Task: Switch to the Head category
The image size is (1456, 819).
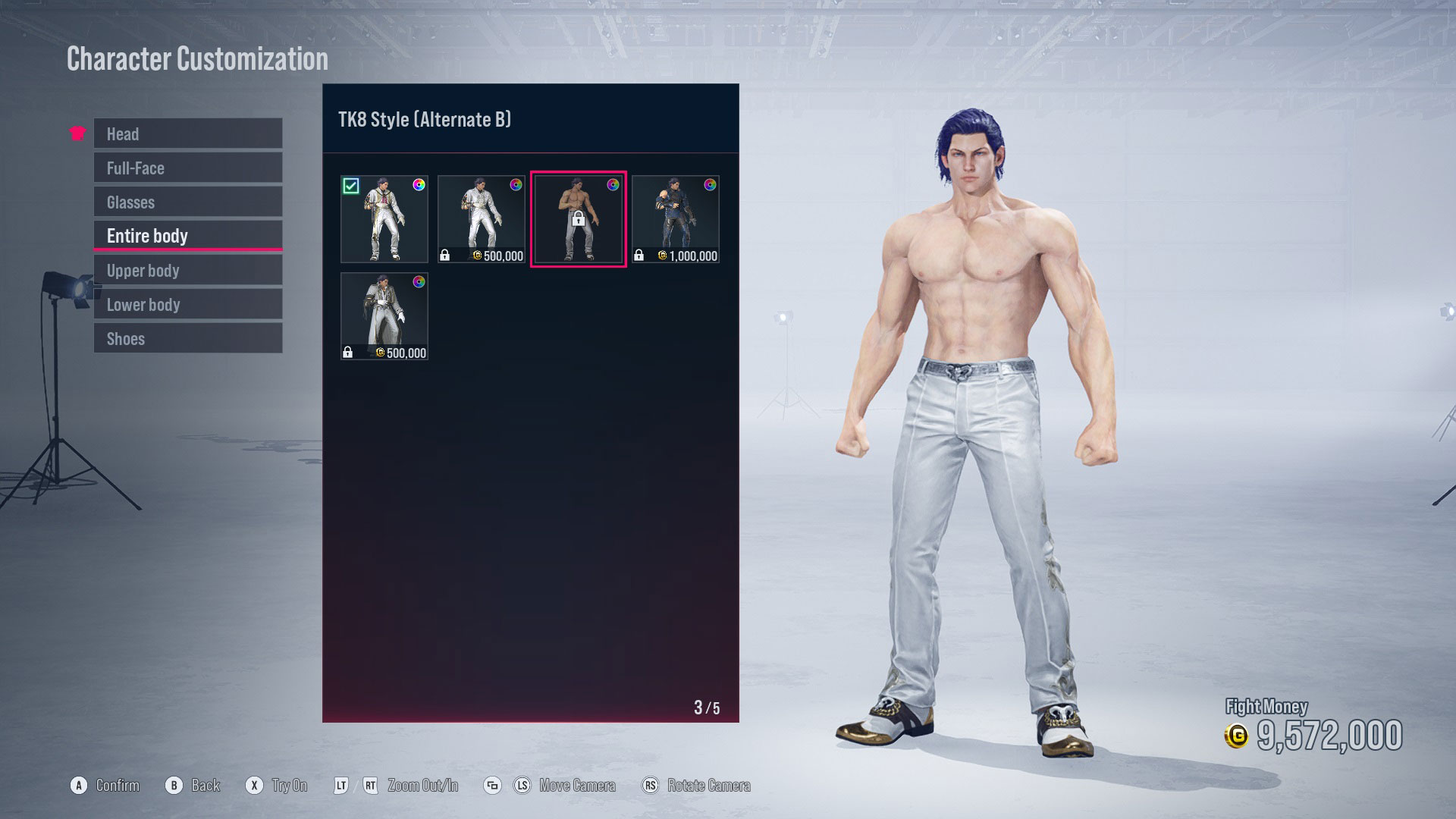Action: 187,133
